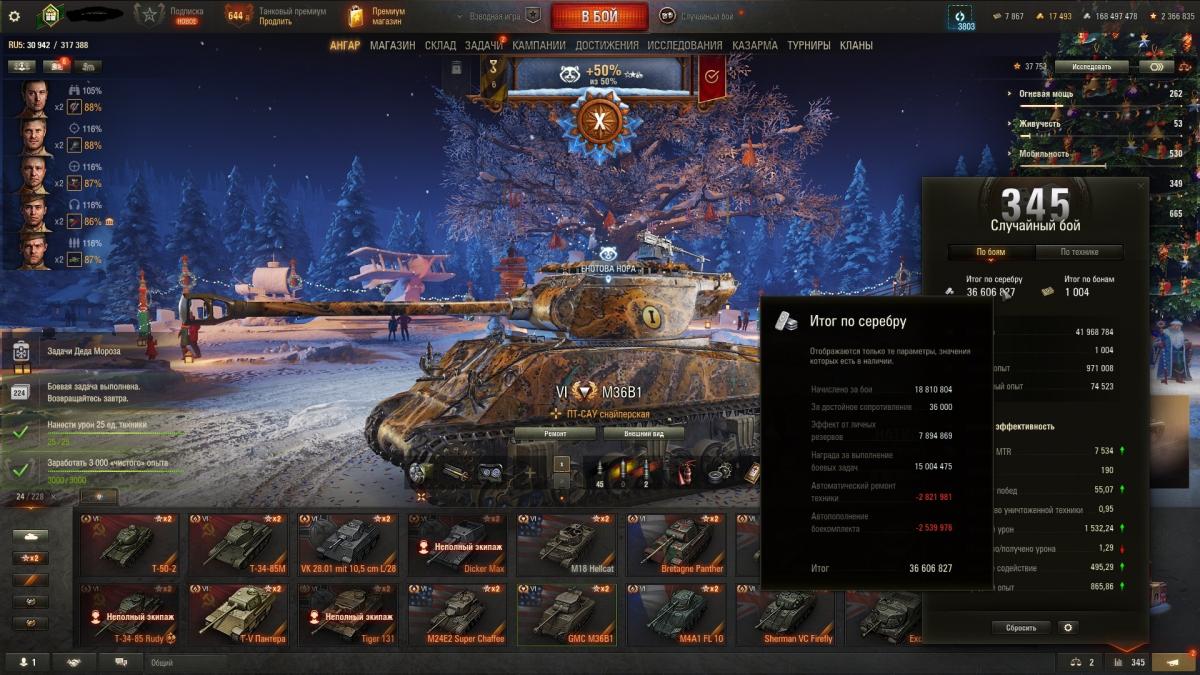Image resolution: width=1200 pixels, height=675 pixels.
Task: Open the Премиум магазин
Action: point(376,16)
